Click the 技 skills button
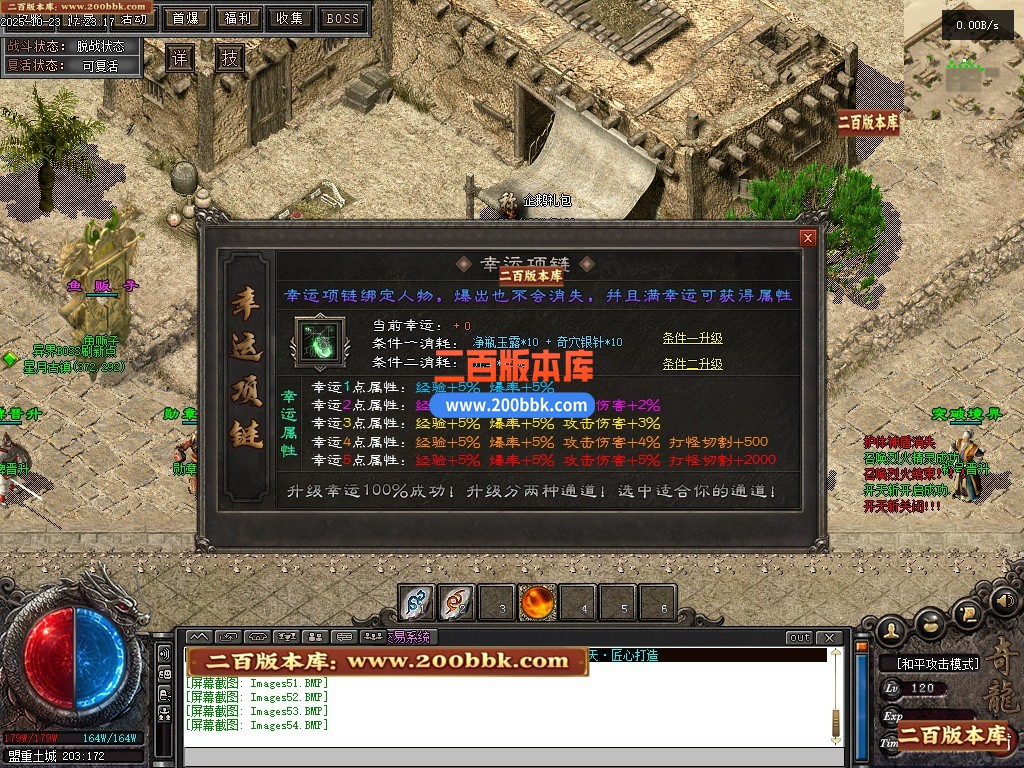This screenshot has width=1024, height=768. (231, 59)
